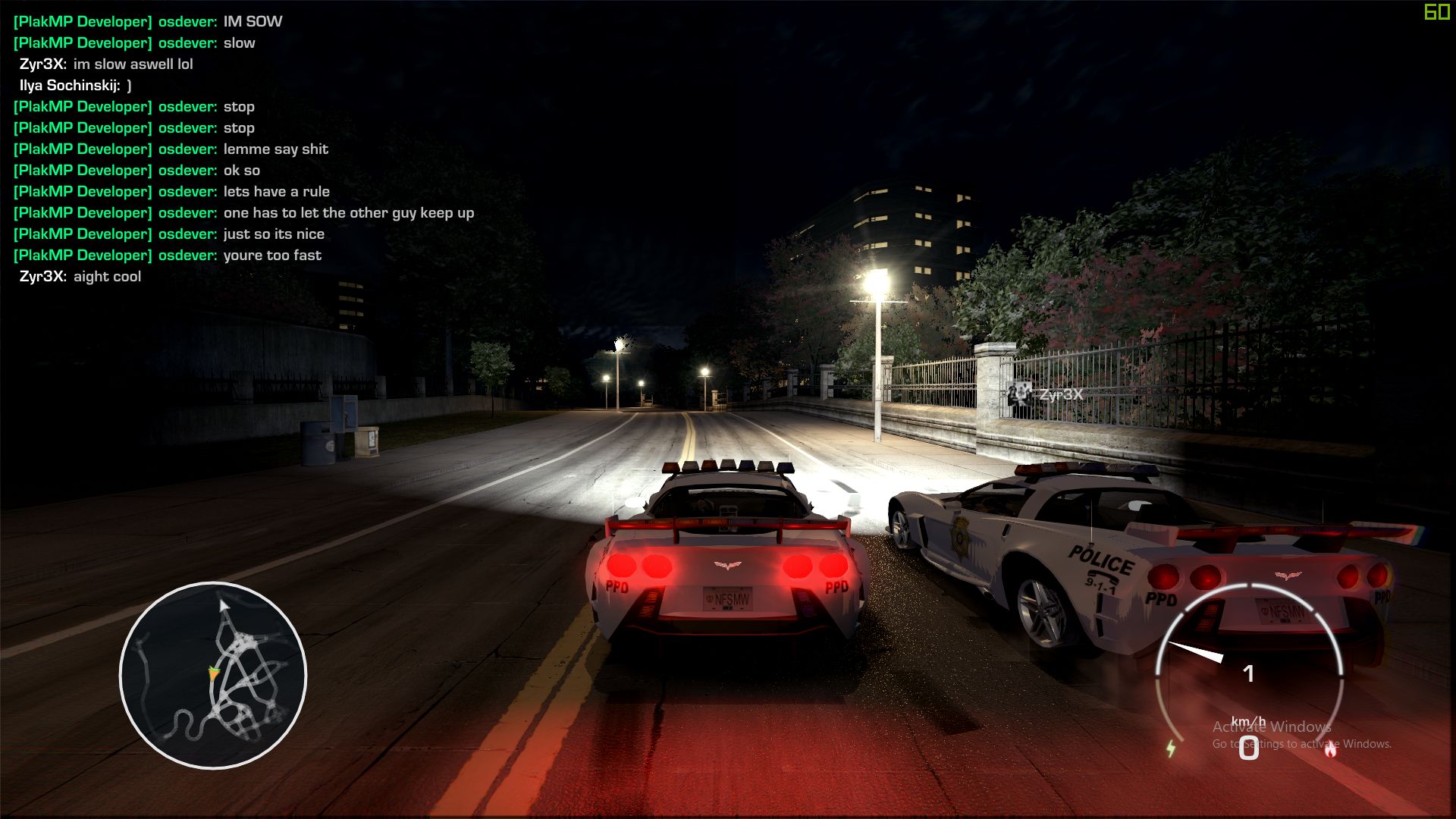This screenshot has height=819, width=1456.
Task: Toggle the Zyr3X nametag visibility
Action: 1061,393
